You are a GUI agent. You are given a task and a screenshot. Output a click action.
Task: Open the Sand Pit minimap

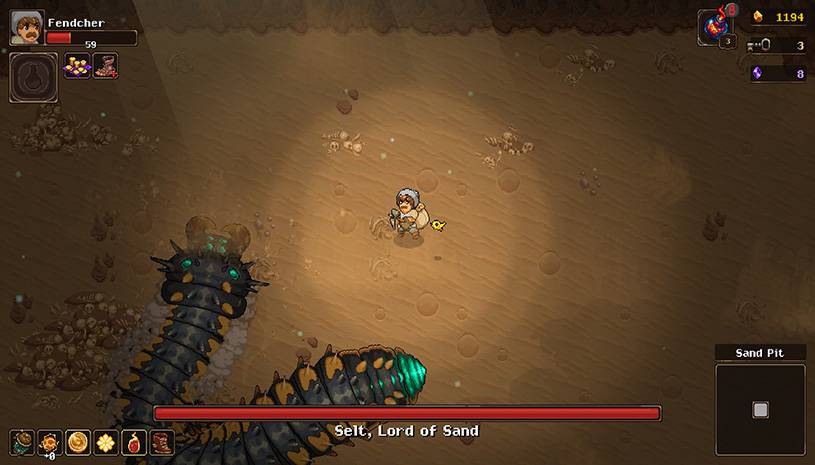pyautogui.click(x=760, y=409)
